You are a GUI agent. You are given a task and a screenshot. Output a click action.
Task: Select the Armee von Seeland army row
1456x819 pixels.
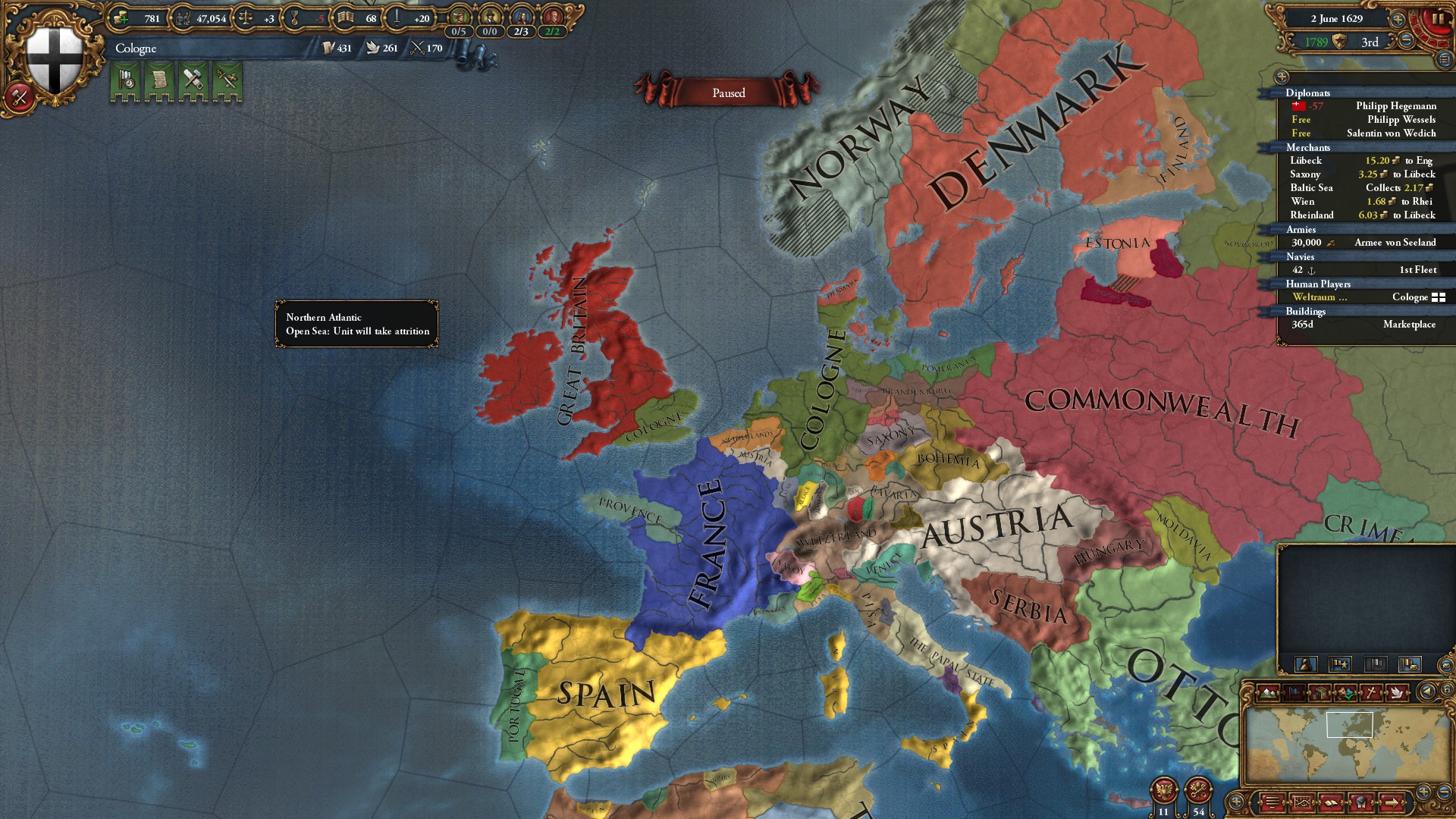pos(1363,243)
